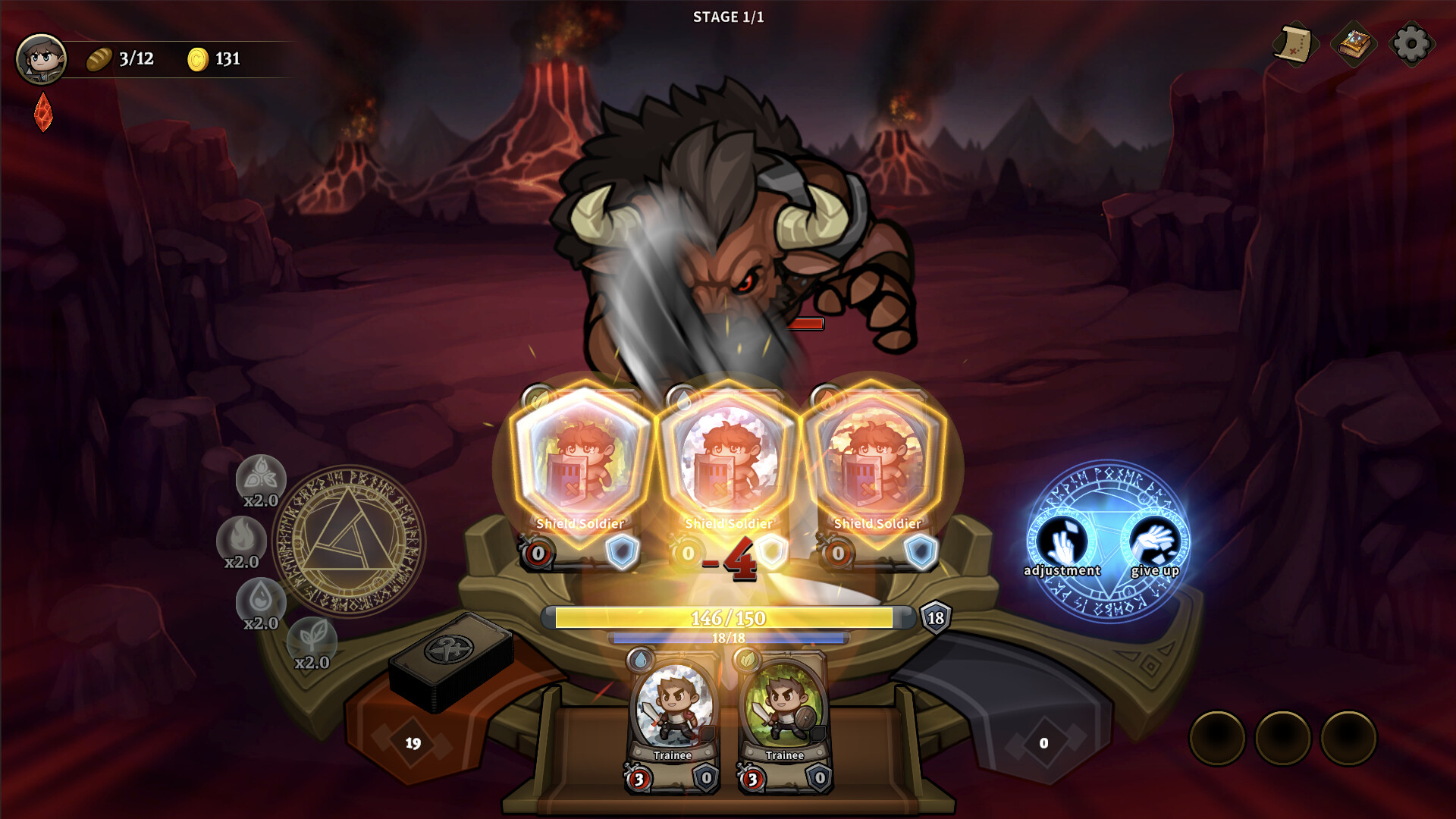
Task: Open the spellbook icon
Action: (1355, 45)
